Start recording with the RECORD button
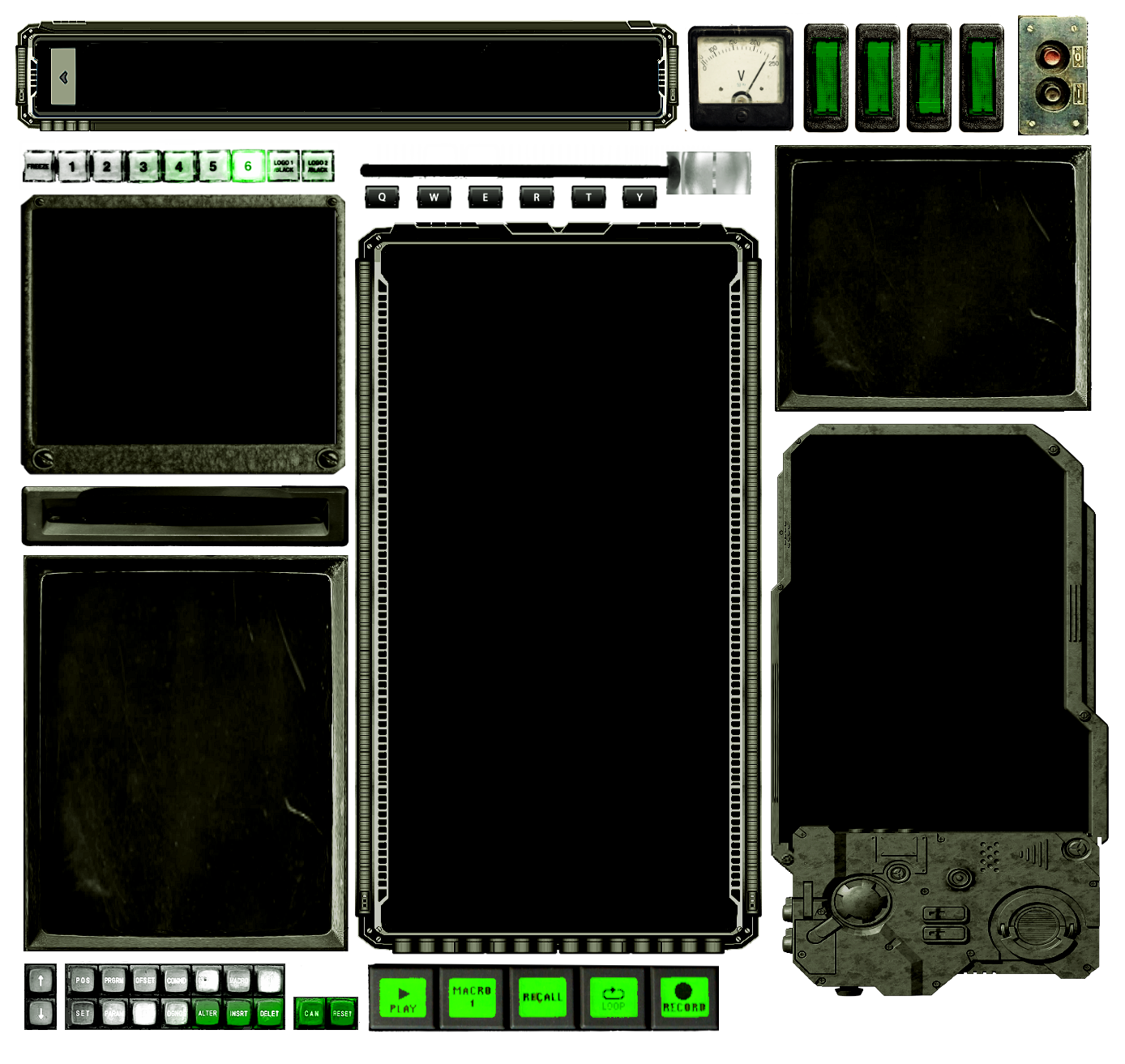The height and width of the screenshot is (1064, 1125). [684, 998]
